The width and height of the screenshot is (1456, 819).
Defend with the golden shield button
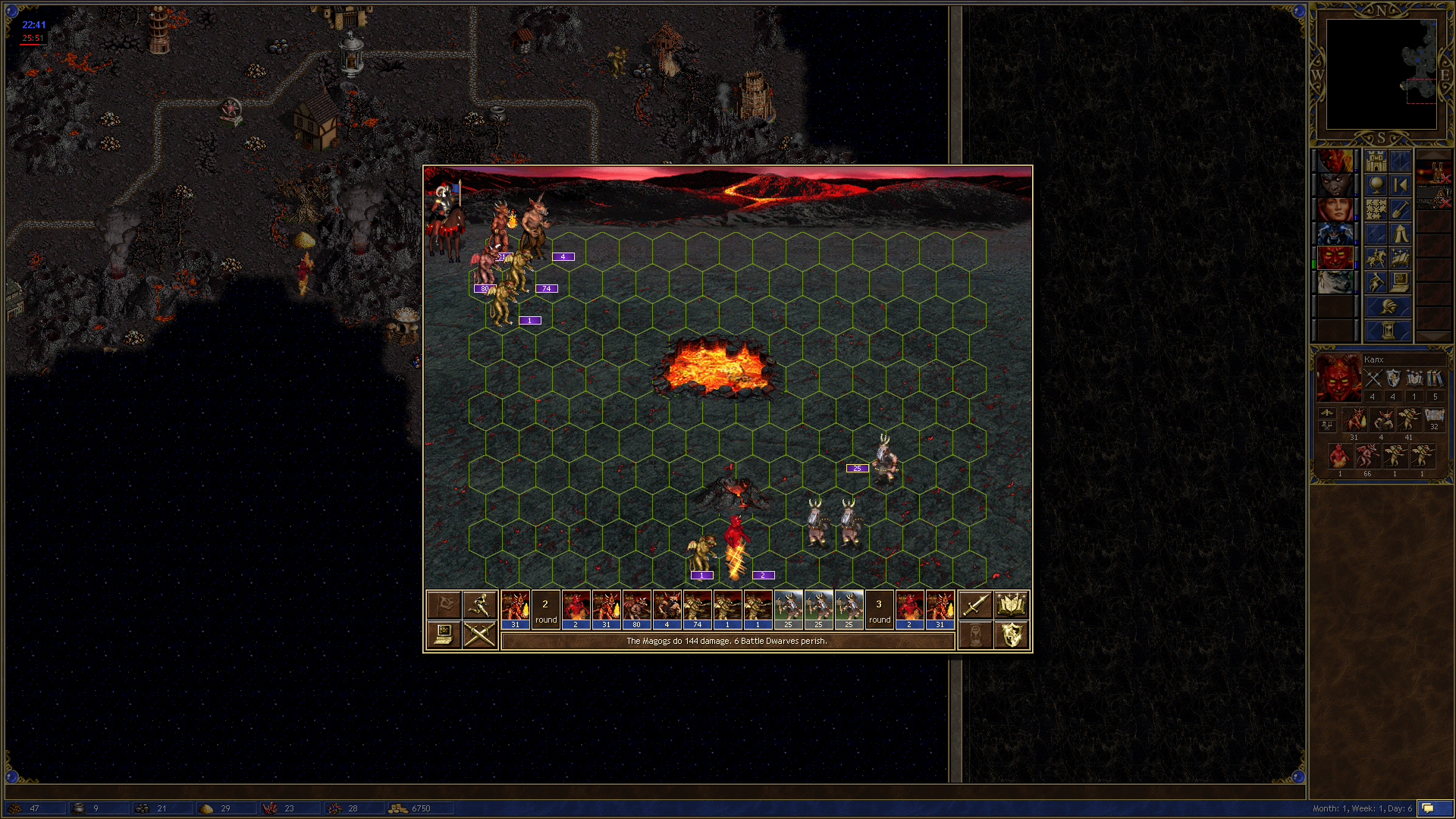click(x=1011, y=634)
